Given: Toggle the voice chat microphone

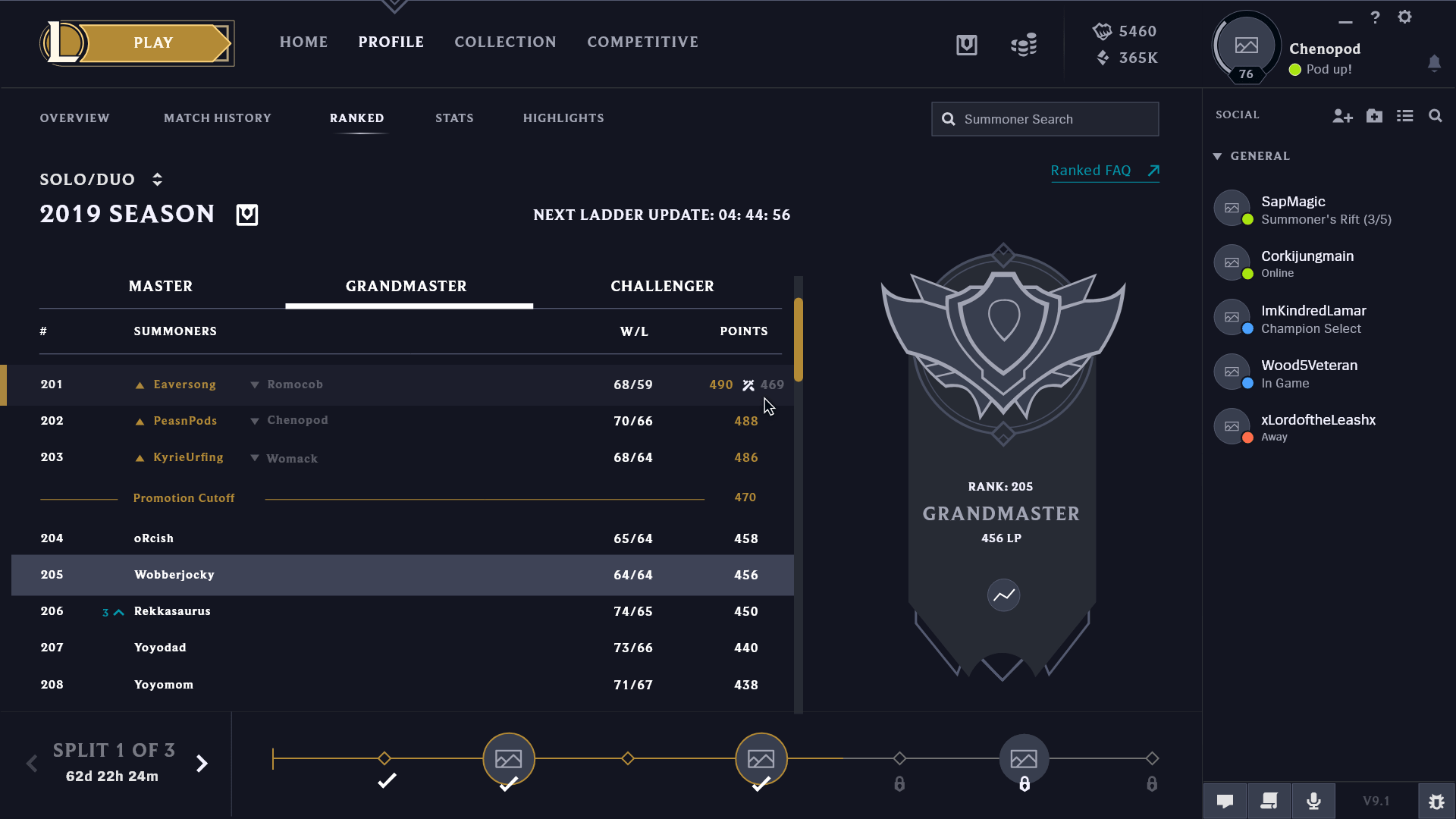Looking at the screenshot, I should point(1313,801).
